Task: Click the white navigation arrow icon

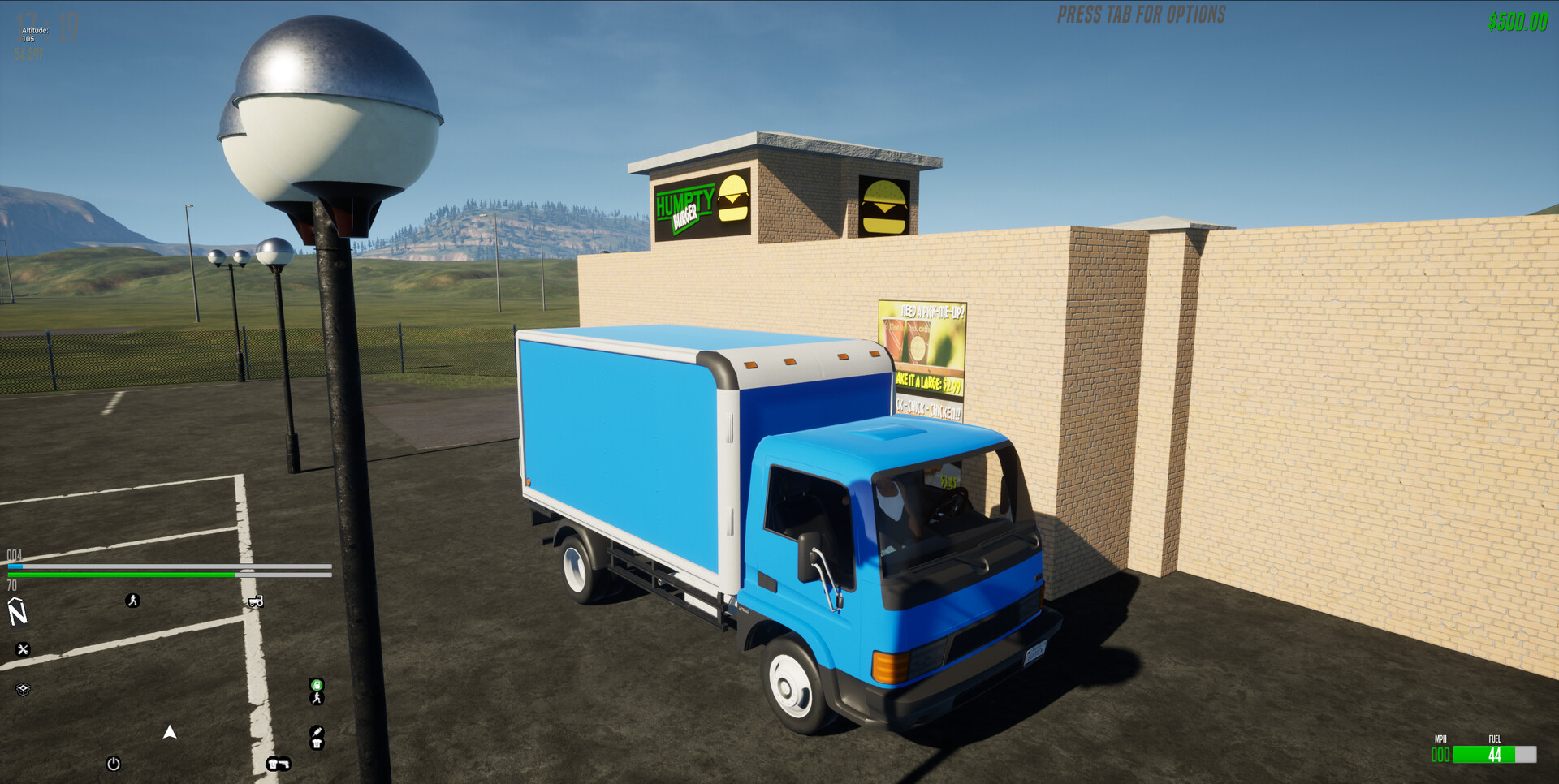Action: [x=170, y=732]
